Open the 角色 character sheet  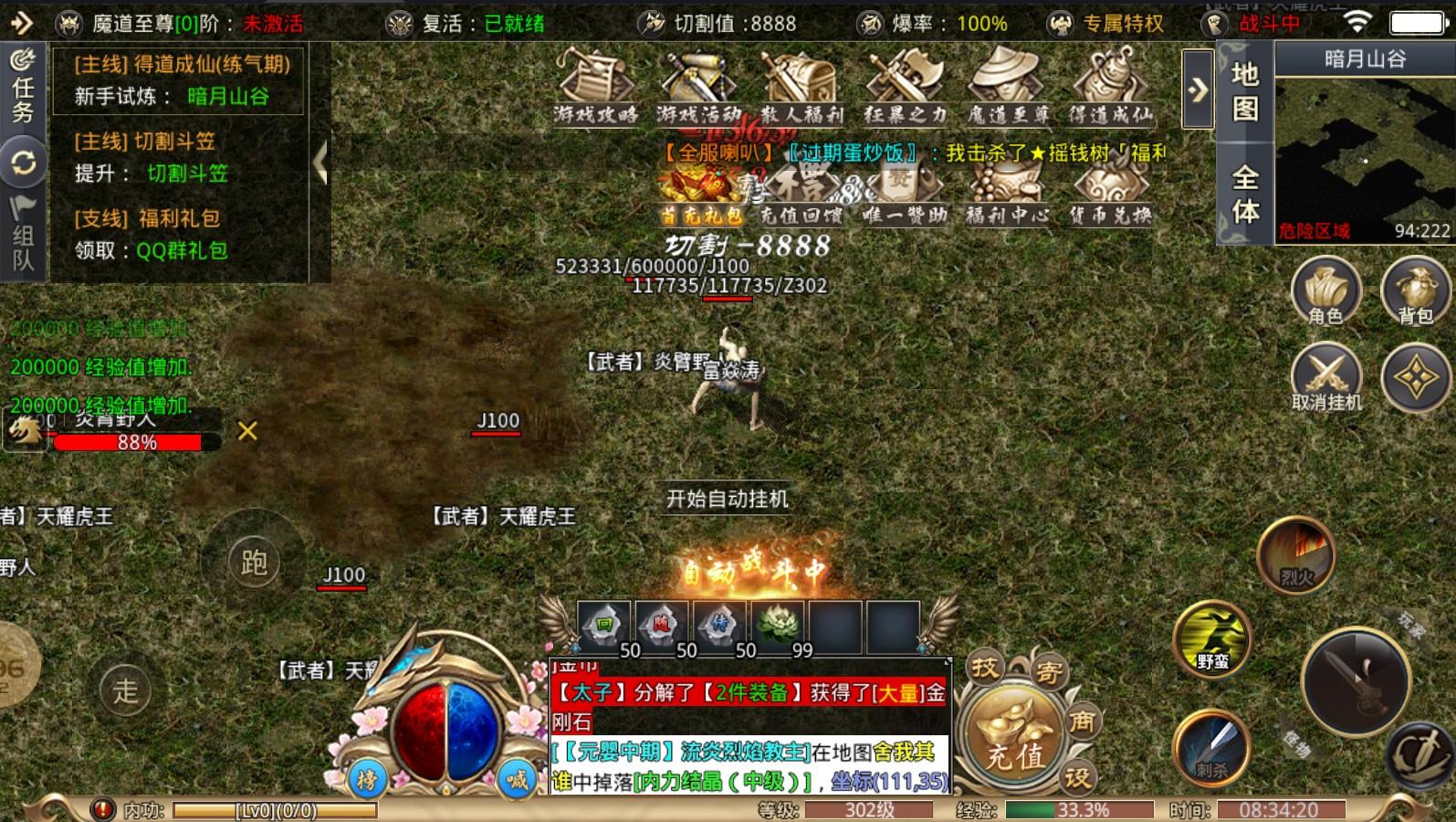pos(1325,292)
